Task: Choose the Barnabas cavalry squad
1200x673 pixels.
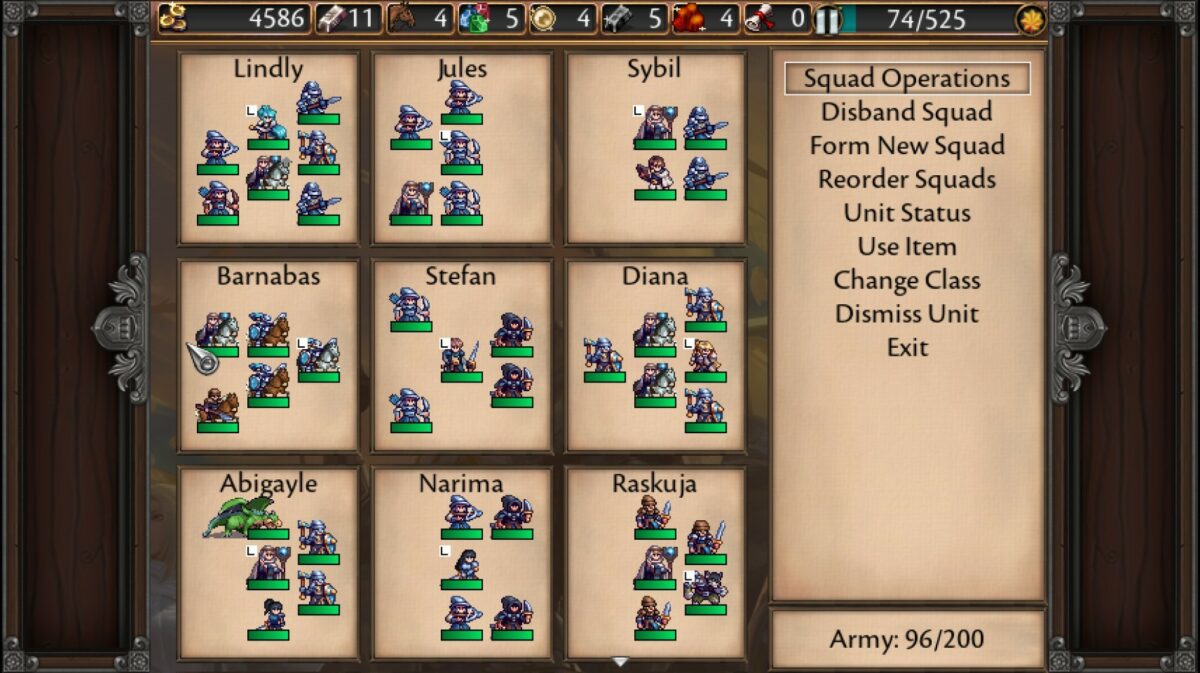Action: 268,355
